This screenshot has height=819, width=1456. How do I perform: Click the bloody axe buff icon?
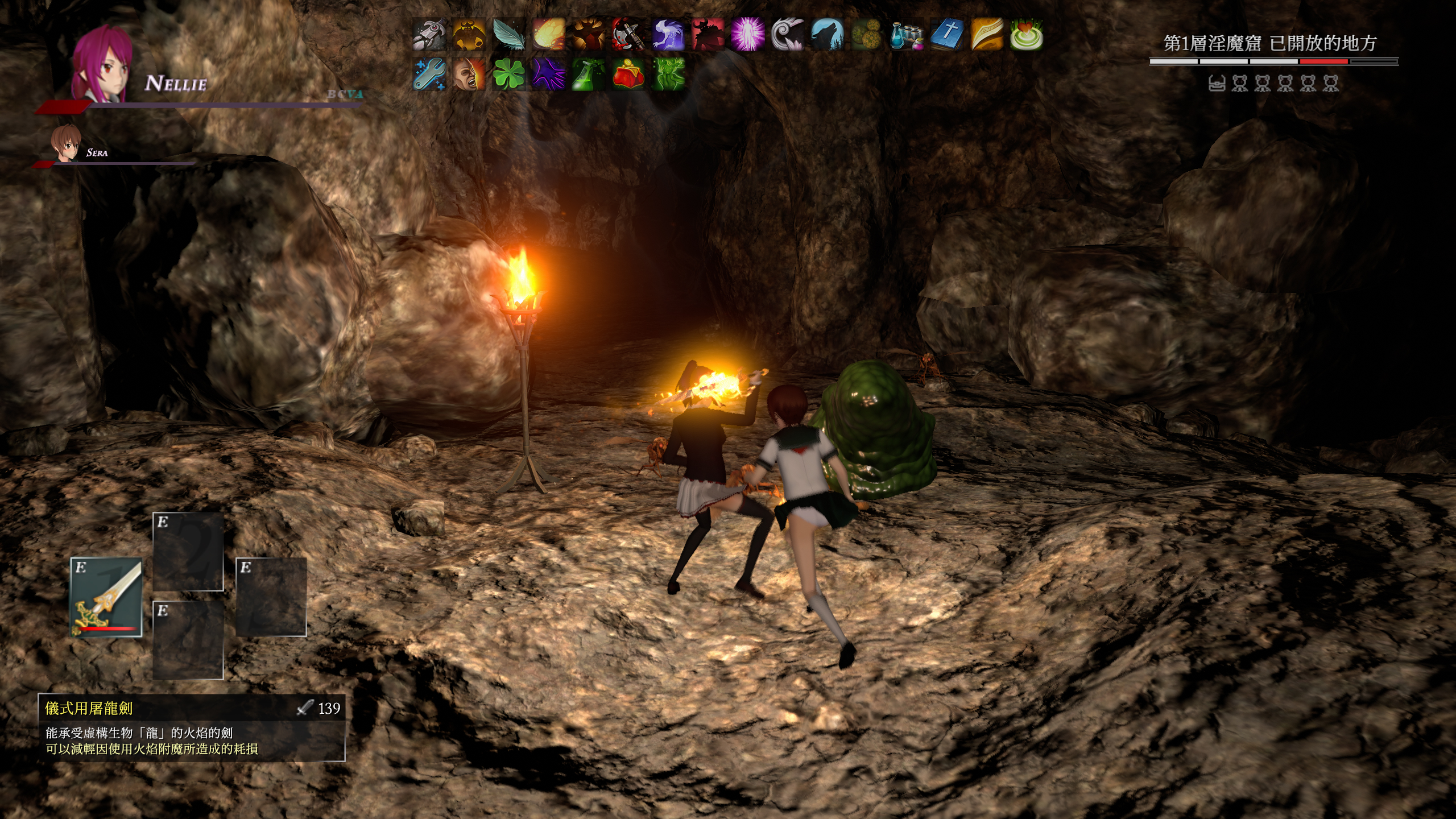(628, 34)
